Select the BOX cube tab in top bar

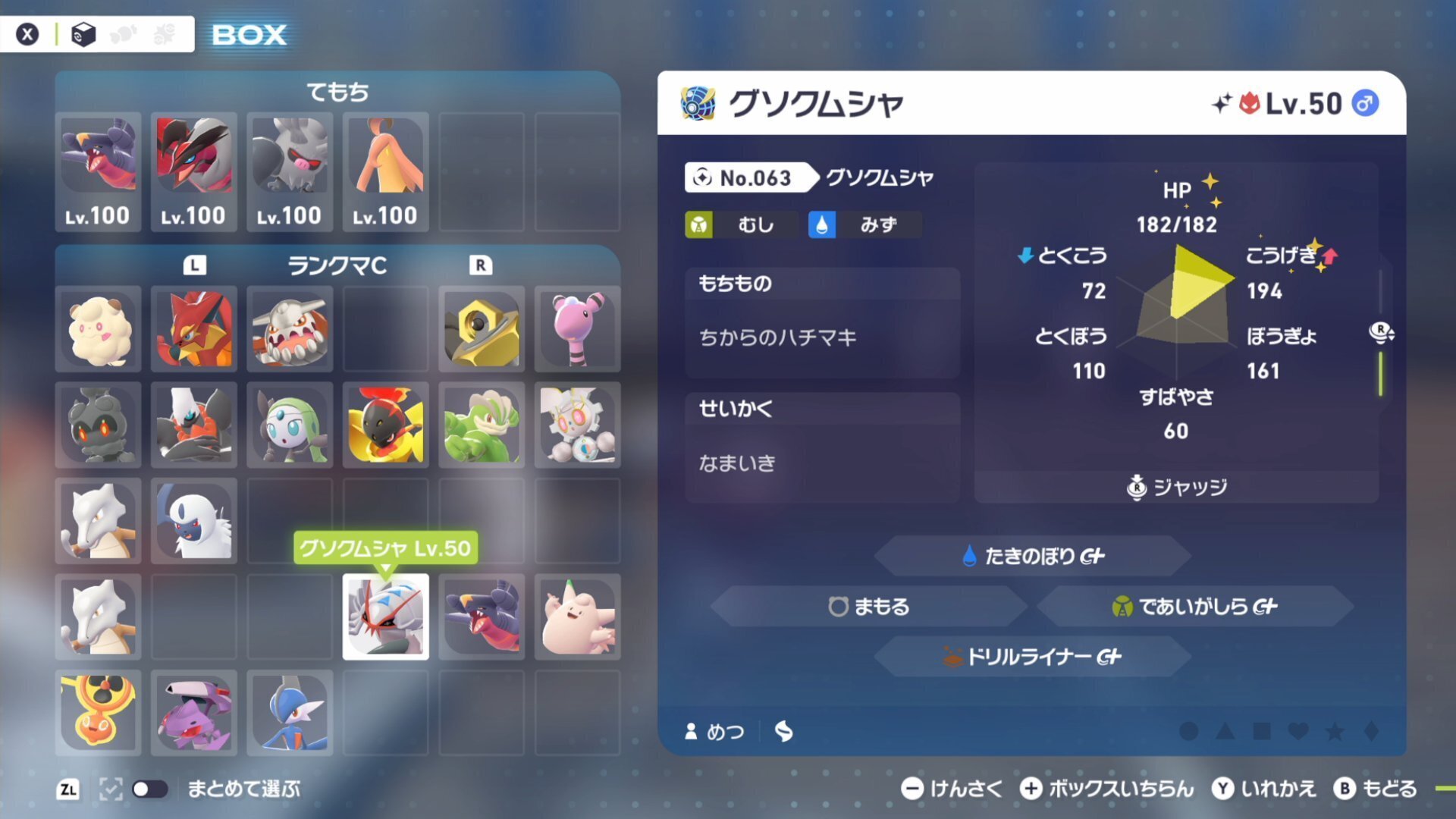pyautogui.click(x=84, y=33)
